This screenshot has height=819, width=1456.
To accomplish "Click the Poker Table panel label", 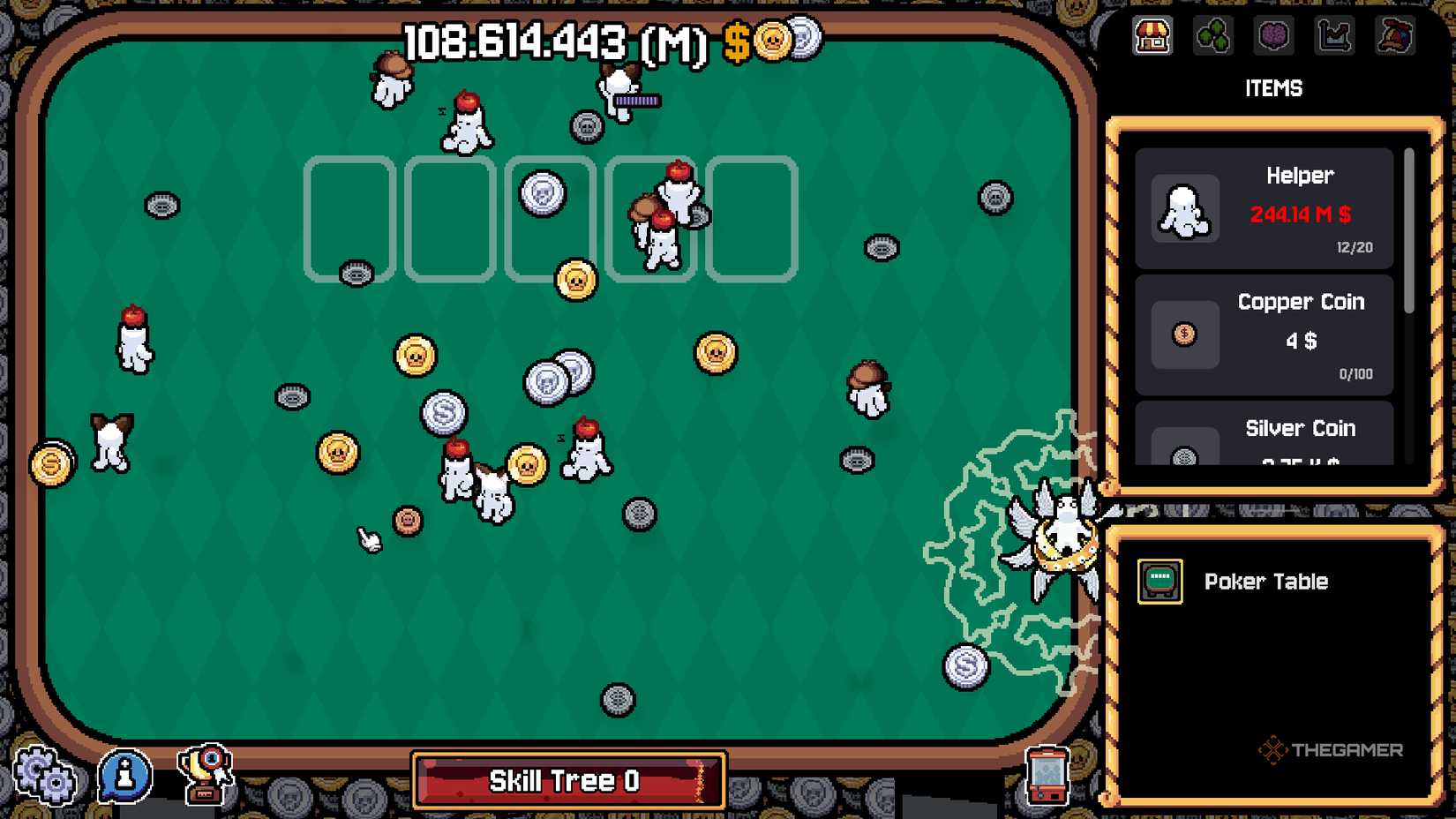I will 1266,581.
